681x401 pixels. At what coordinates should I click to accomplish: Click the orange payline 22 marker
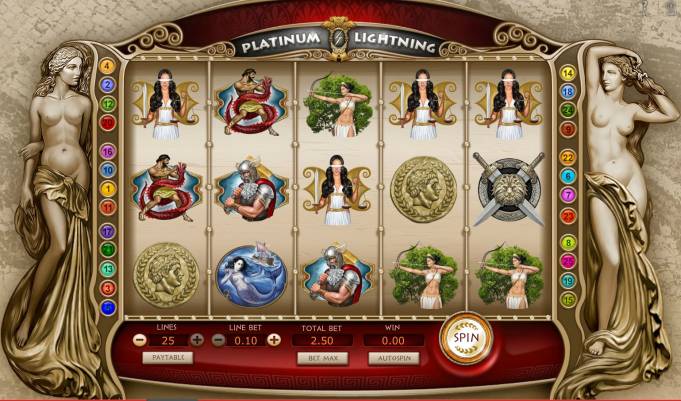coord(568,157)
